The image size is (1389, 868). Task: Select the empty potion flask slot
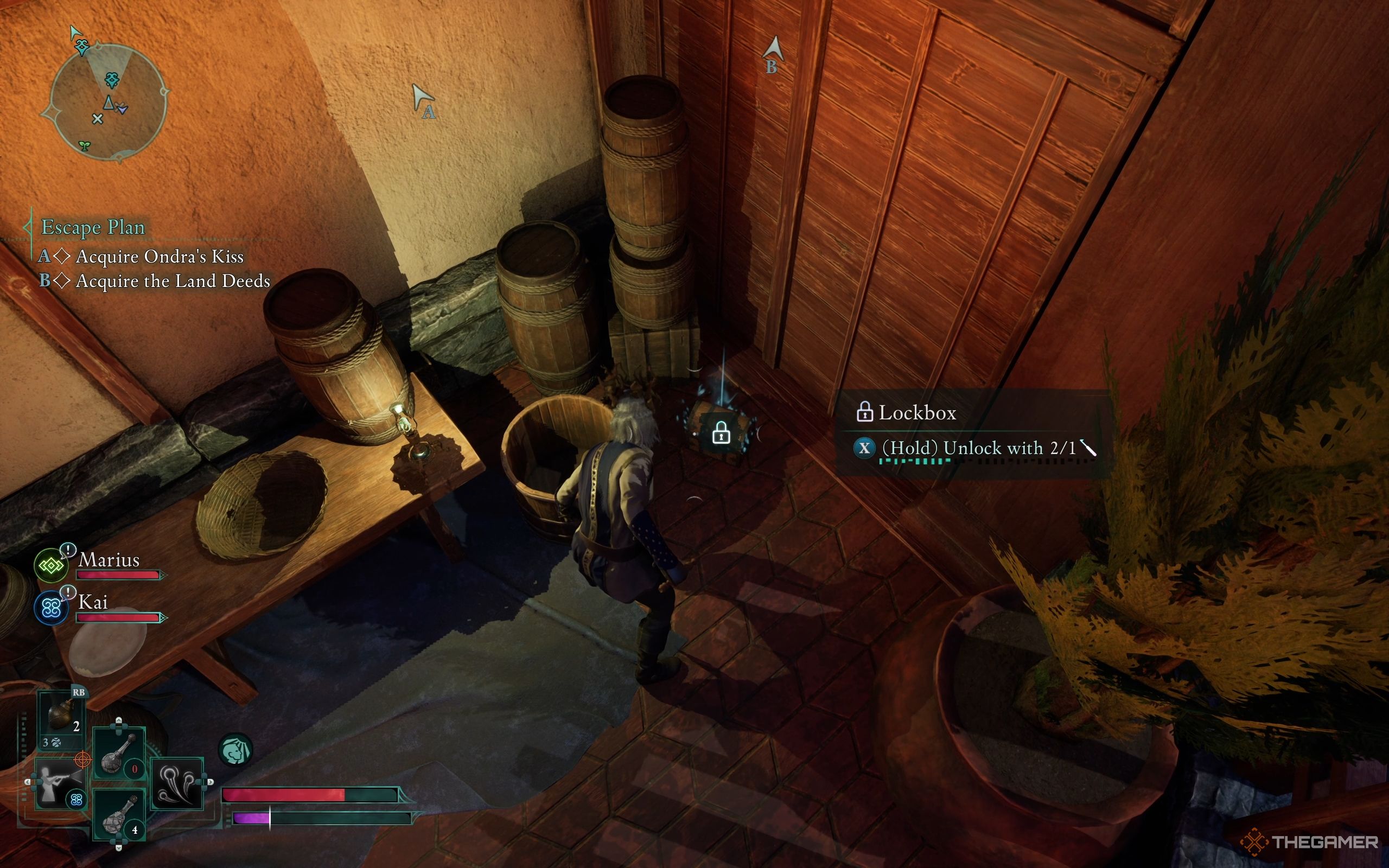pyautogui.click(x=119, y=753)
